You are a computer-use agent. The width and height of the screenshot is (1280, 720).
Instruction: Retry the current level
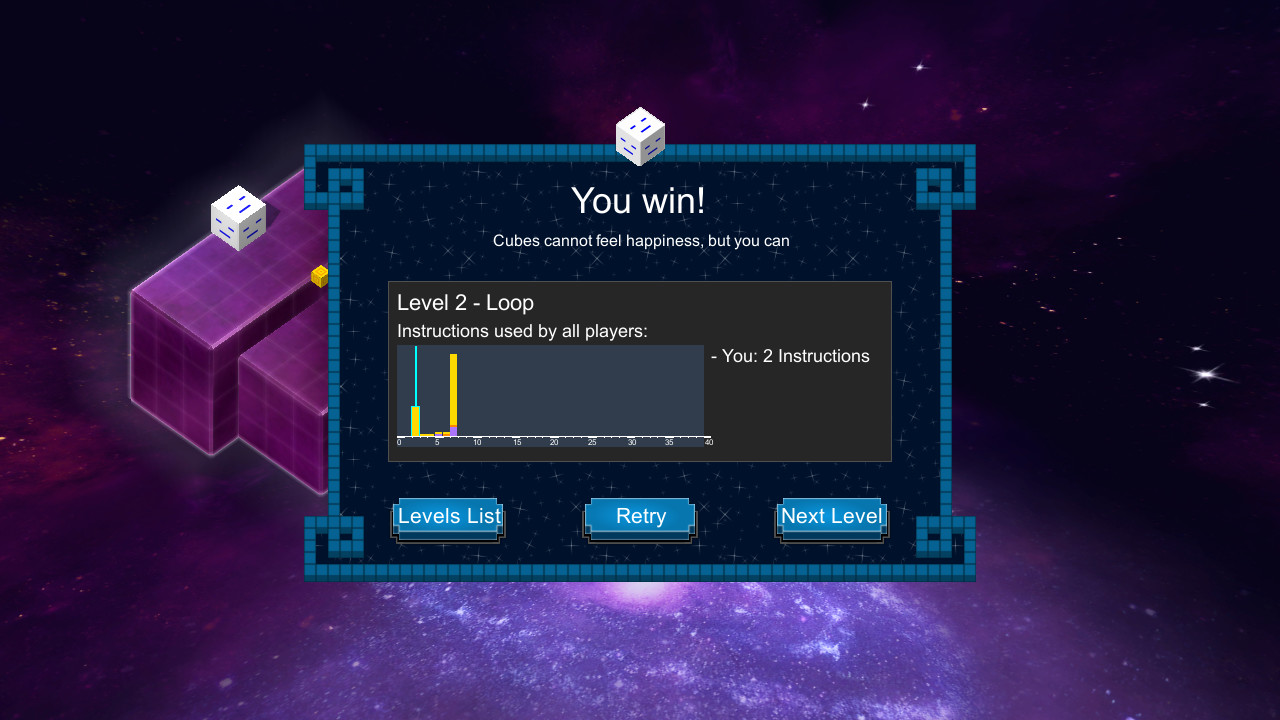(x=640, y=516)
